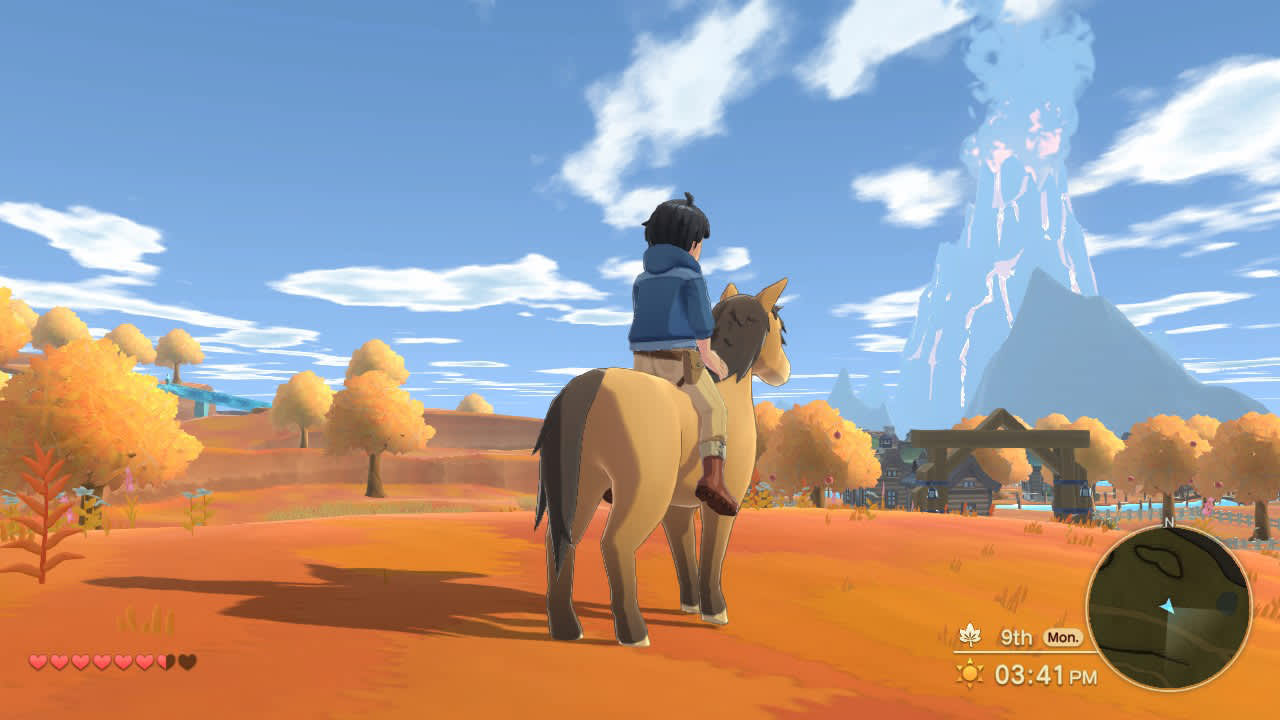Viewport: 1280px width, 720px height.
Task: Toggle the Mon. day badge
Action: click(1063, 638)
